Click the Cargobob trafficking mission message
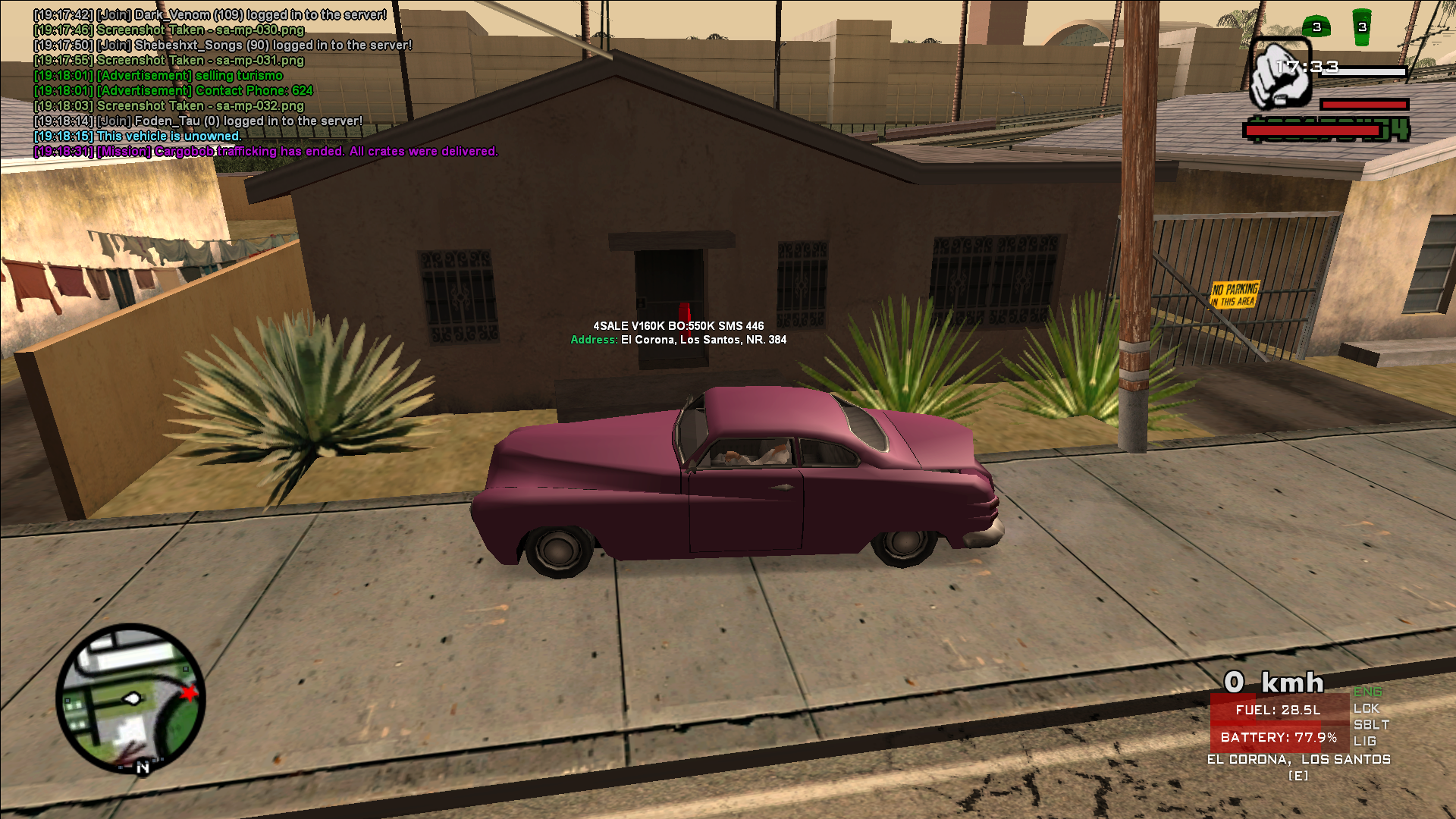 coord(265,151)
